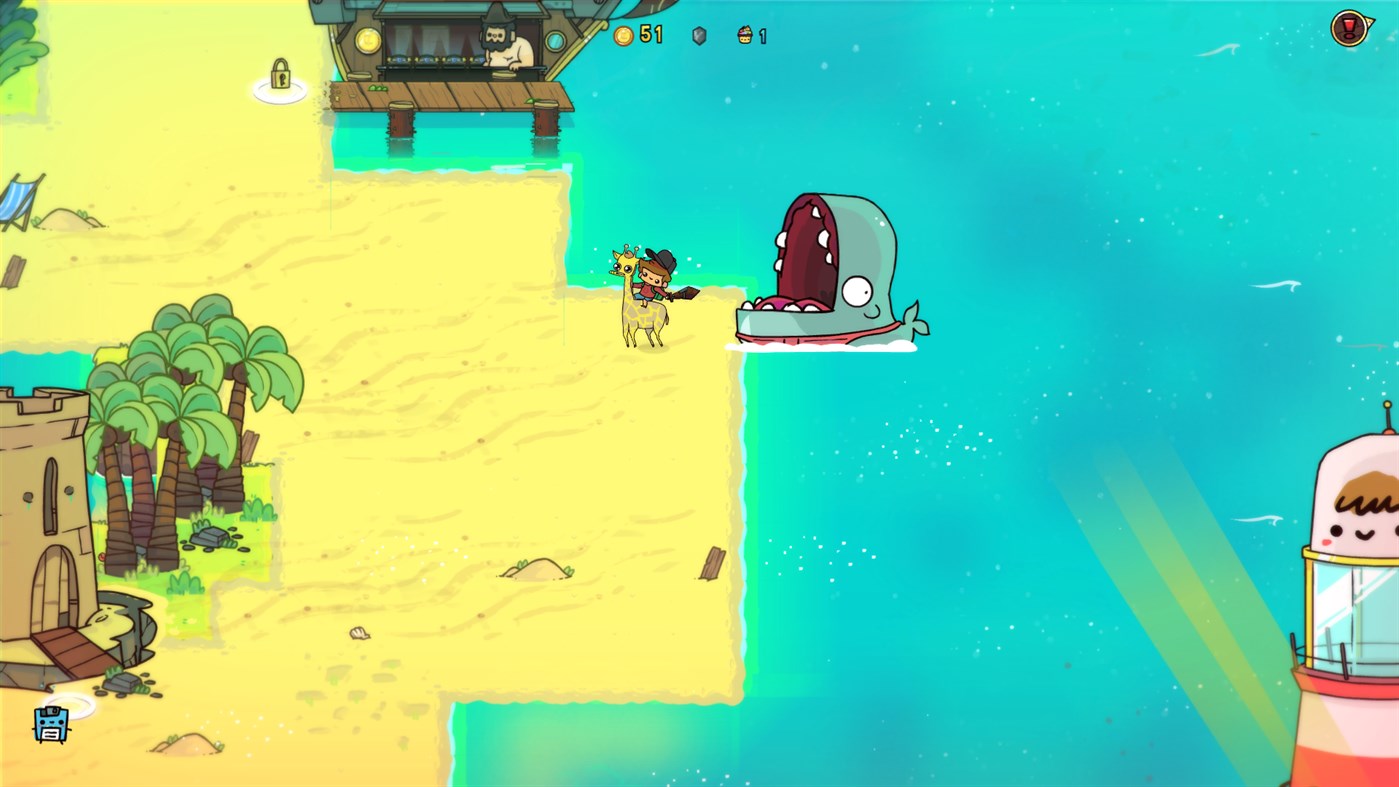Screen dimensions: 1399x787
Task: Open the red exclamation quest notification badge
Action: point(1350,27)
